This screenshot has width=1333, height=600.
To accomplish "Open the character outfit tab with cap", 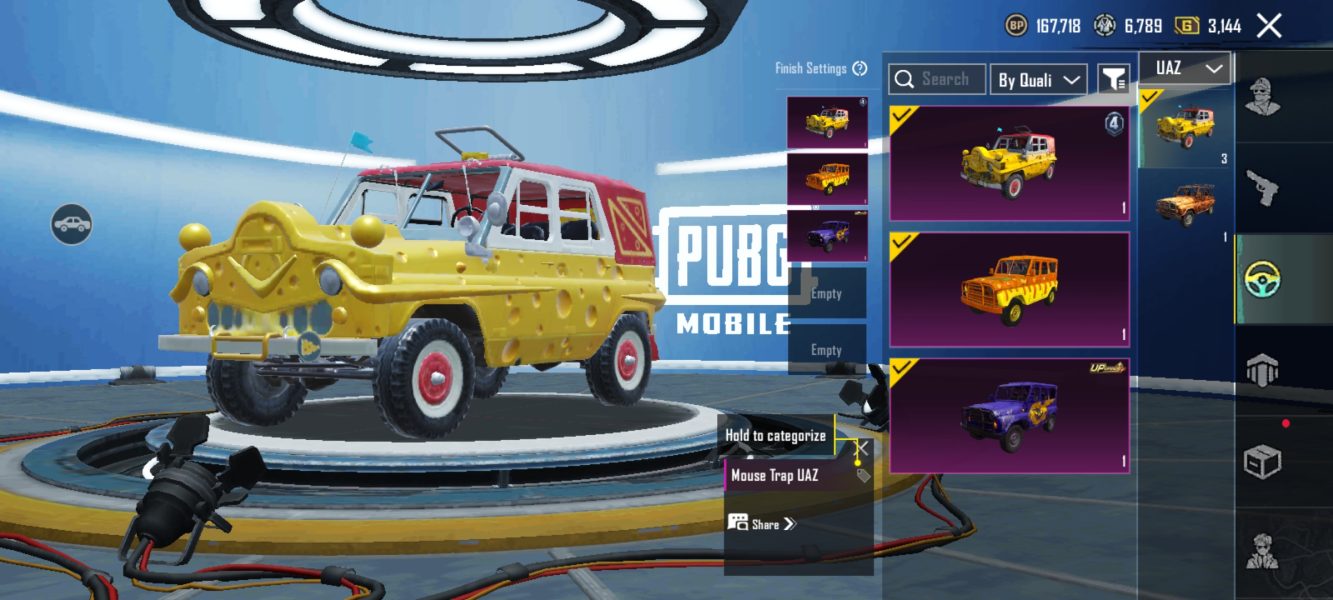I will (1262, 97).
